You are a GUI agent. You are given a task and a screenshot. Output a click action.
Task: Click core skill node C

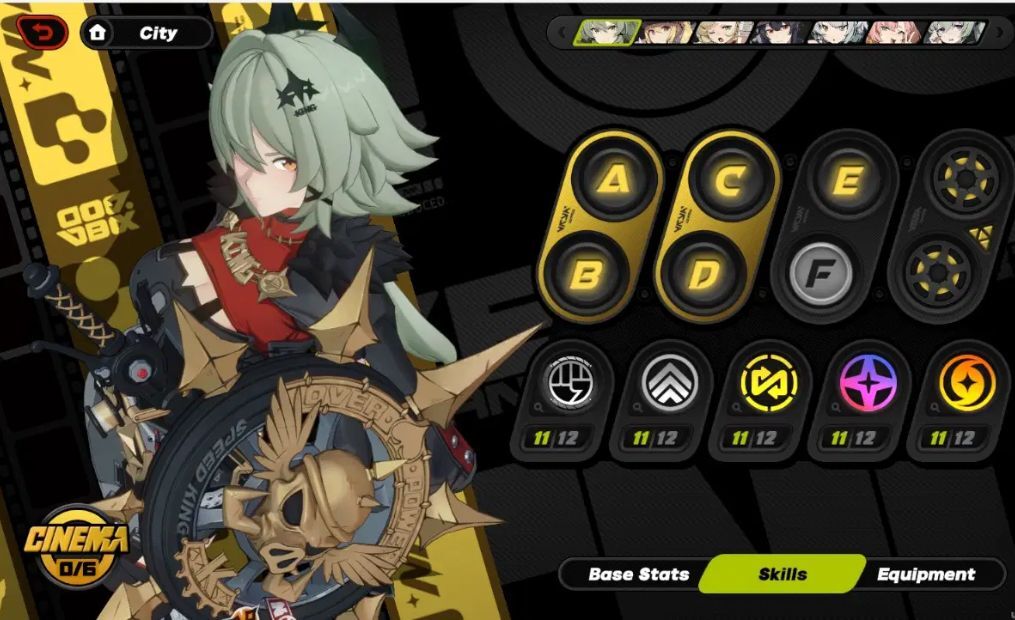(732, 181)
